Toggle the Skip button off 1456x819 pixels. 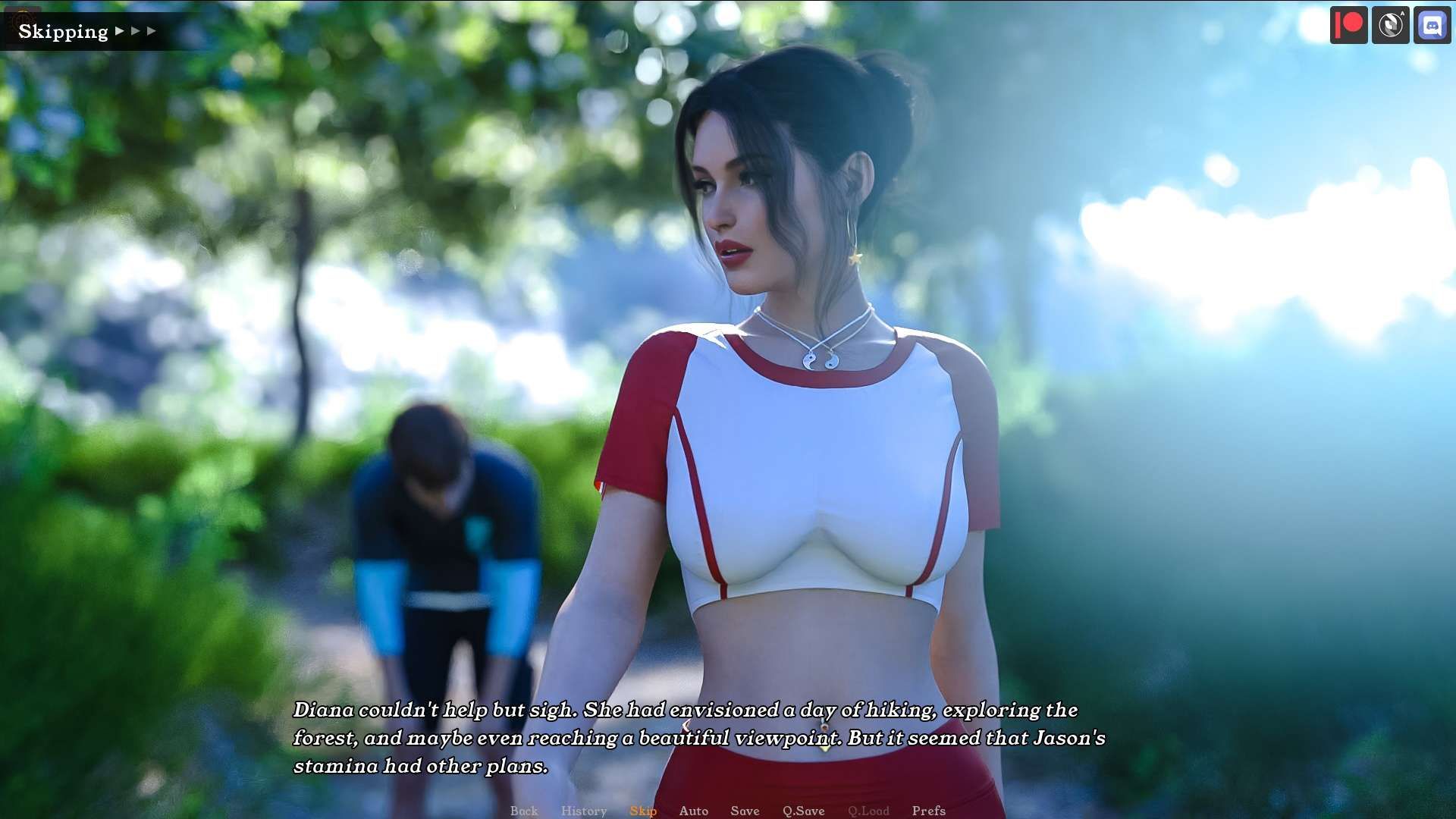[642, 811]
